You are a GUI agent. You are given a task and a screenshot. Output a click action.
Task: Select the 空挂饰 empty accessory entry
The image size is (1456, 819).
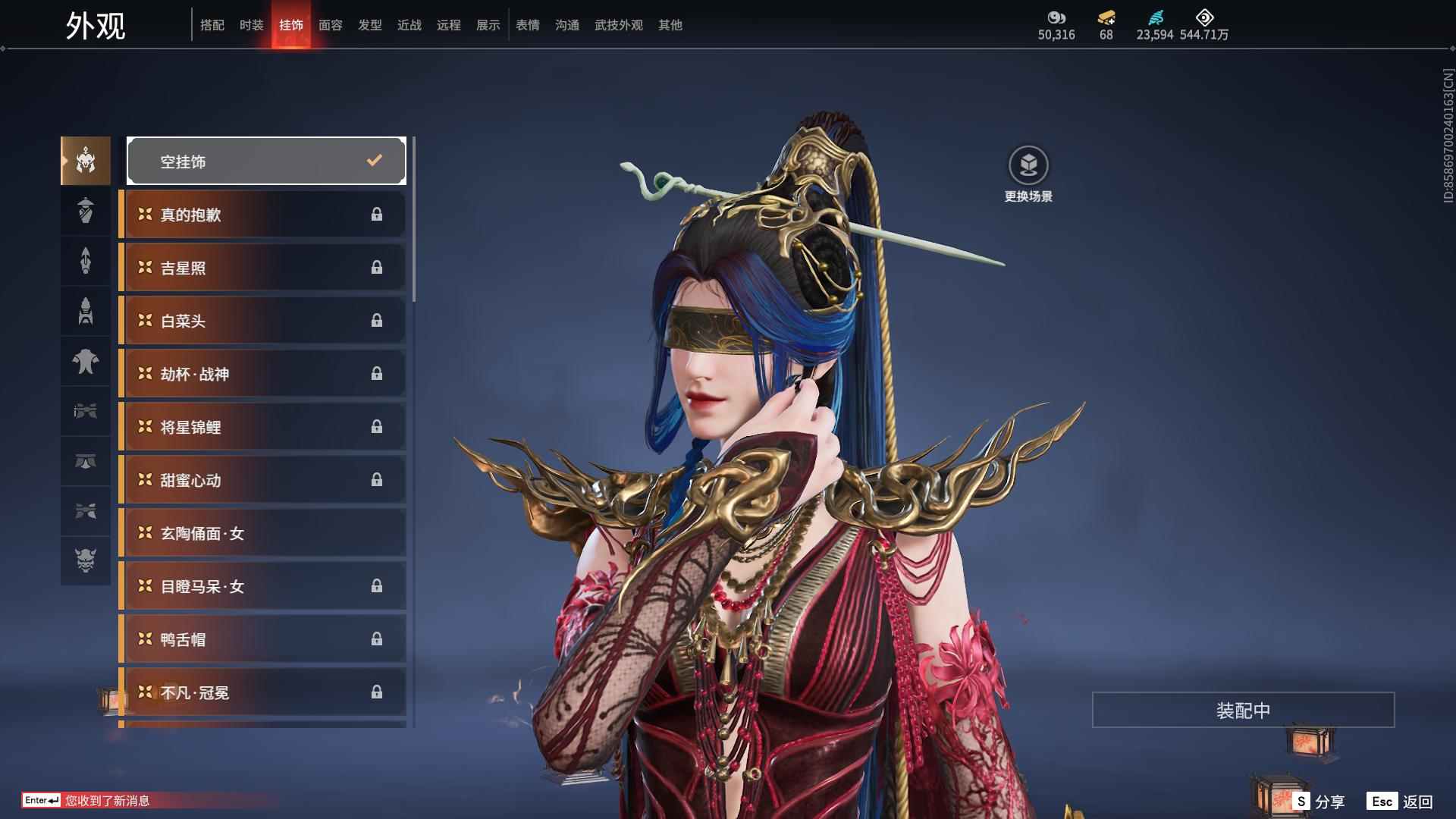pyautogui.click(x=266, y=161)
